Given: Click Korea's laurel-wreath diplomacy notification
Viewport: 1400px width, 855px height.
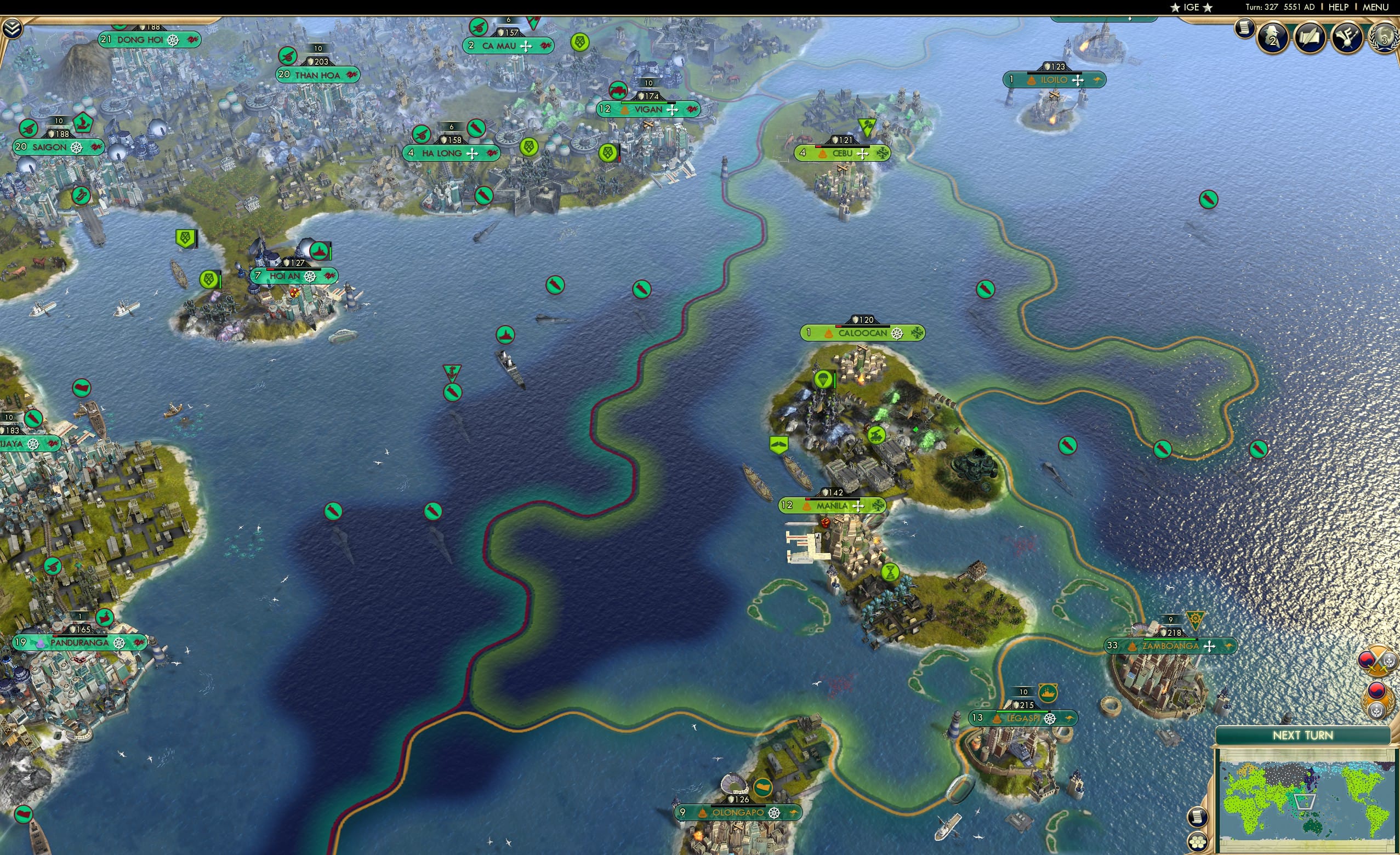Looking at the screenshot, I should point(1379,700).
